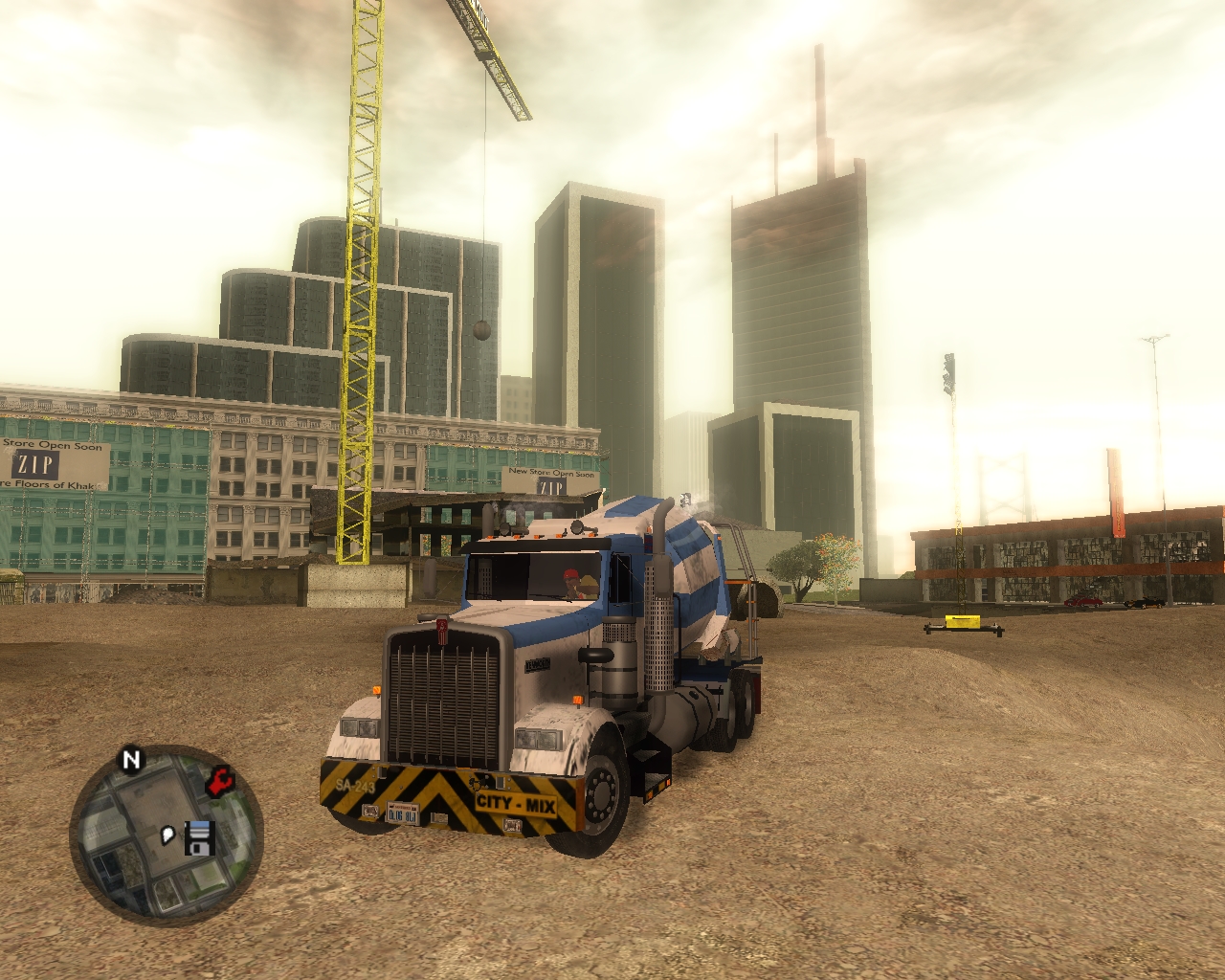Viewport: 1225px width, 980px height.
Task: Select the white player blip on minimap
Action: pos(167,835)
